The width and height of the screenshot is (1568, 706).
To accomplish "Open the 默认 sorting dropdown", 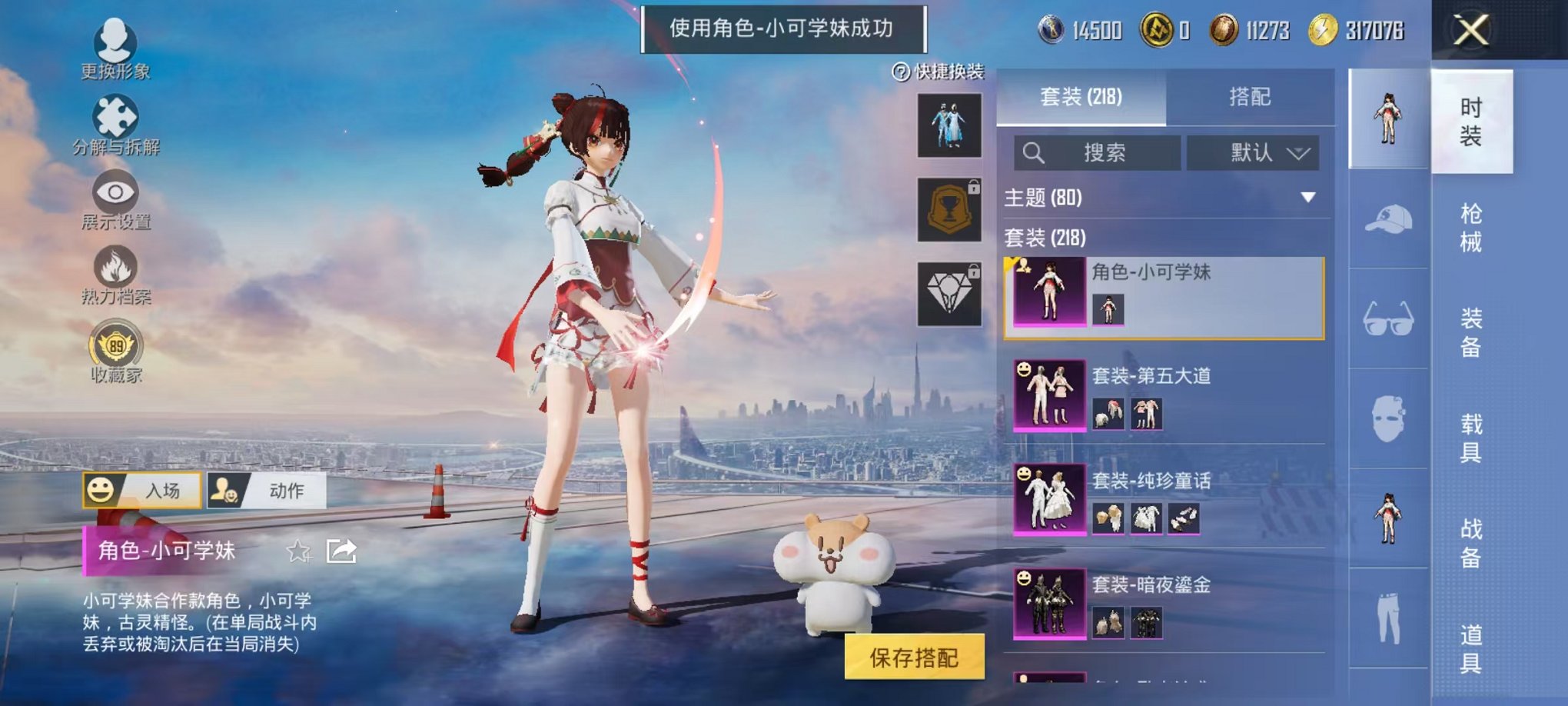I will [1253, 153].
